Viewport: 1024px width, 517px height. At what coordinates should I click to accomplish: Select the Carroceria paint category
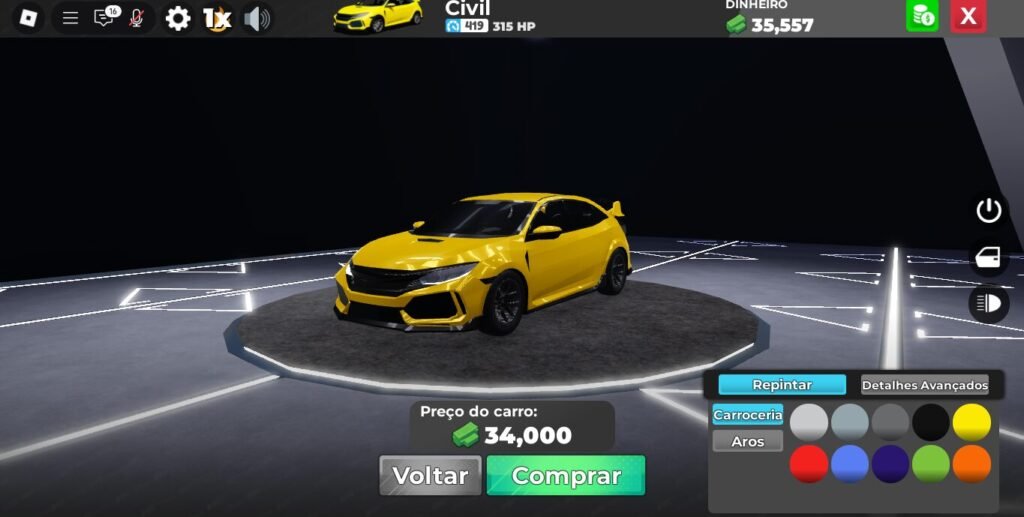point(747,415)
